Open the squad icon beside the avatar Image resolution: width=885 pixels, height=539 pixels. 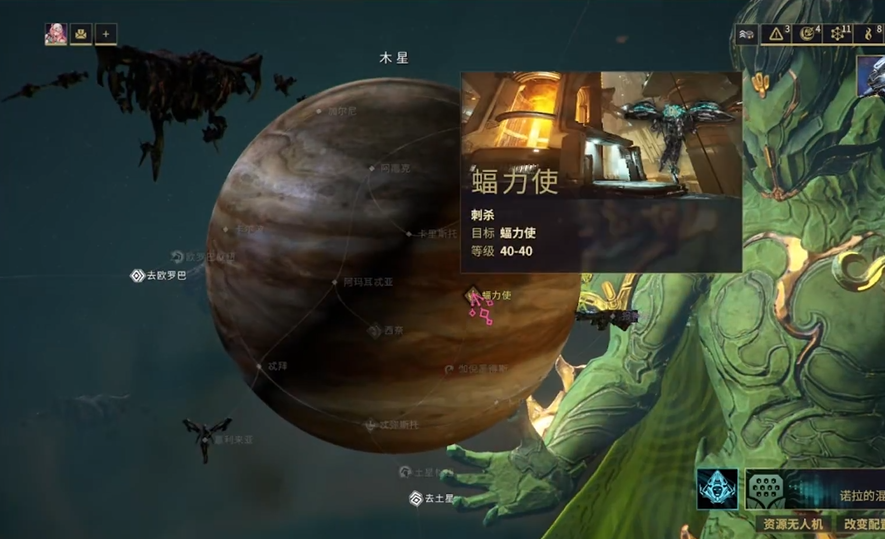[x=81, y=34]
